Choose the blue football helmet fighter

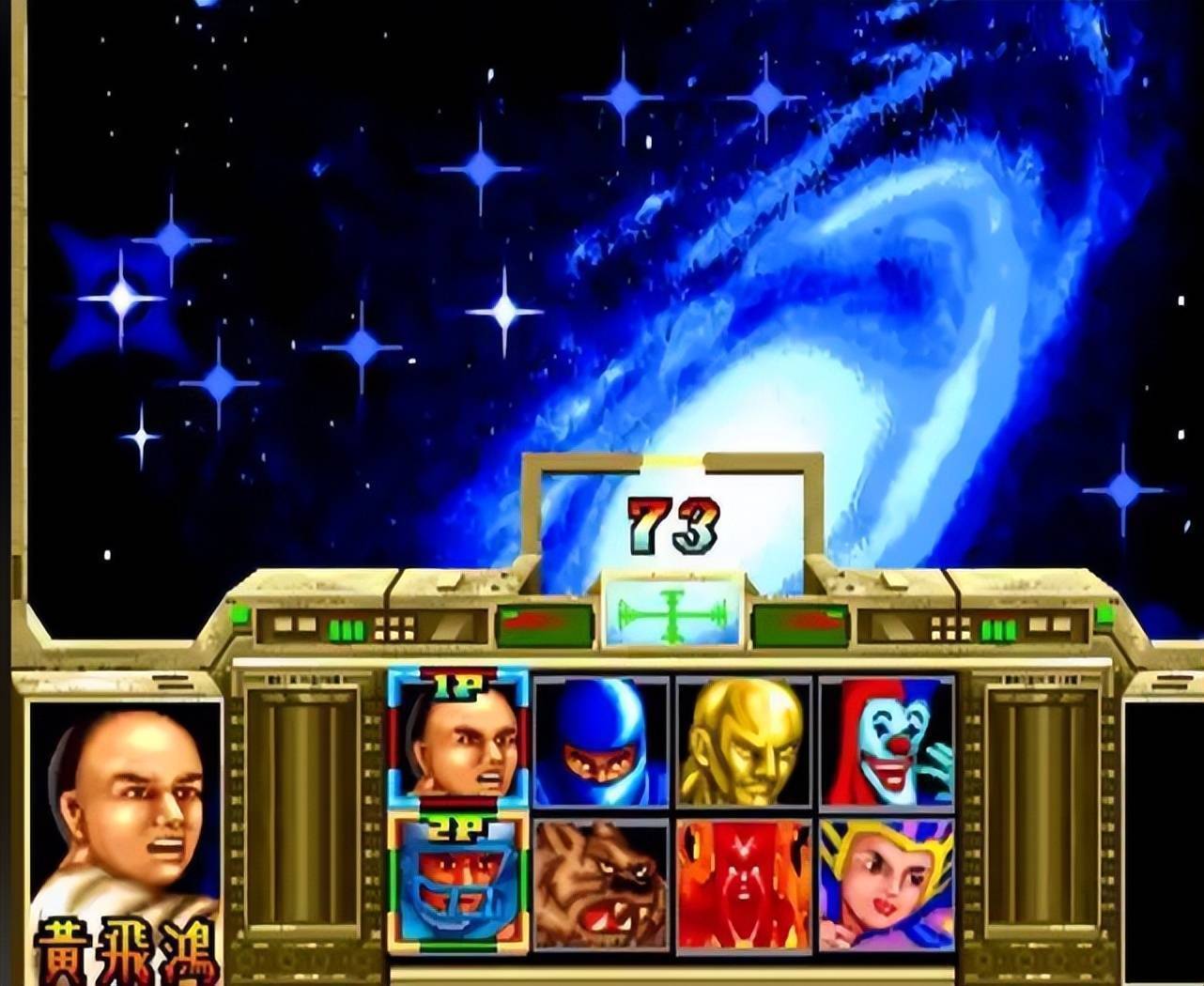459,884
